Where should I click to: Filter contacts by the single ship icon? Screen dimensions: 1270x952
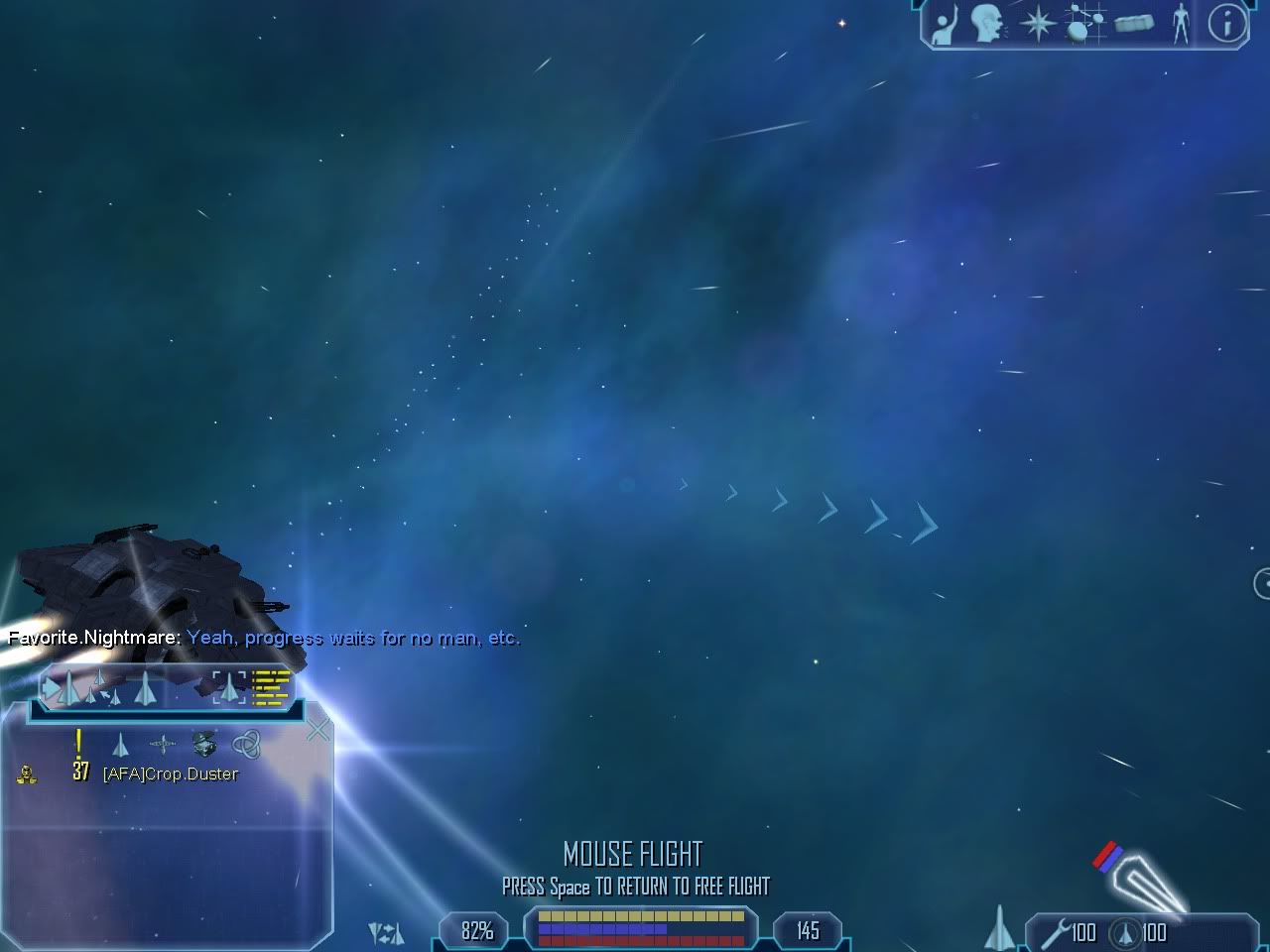point(121,744)
